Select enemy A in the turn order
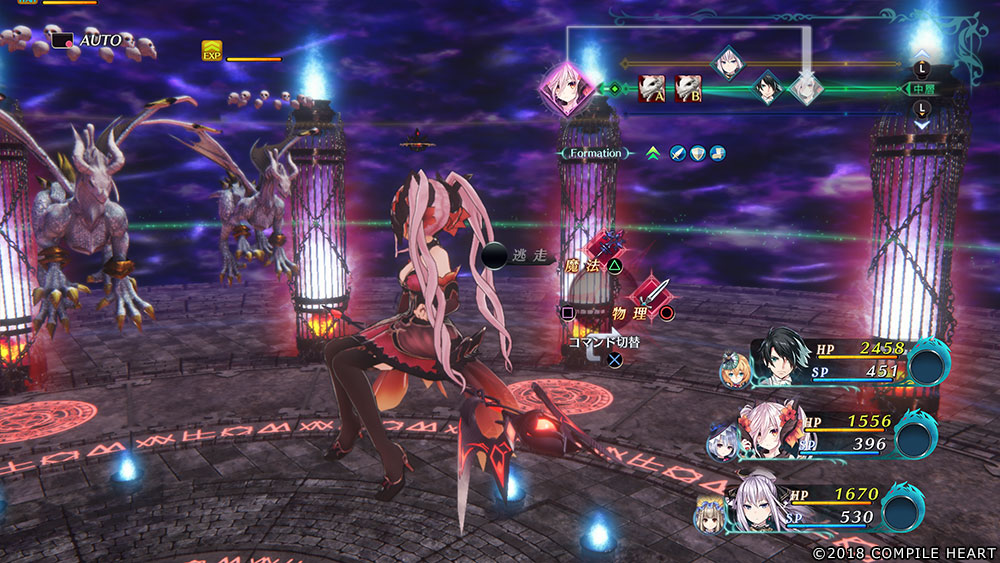Image resolution: width=1000 pixels, height=563 pixels. pyautogui.click(x=651, y=88)
